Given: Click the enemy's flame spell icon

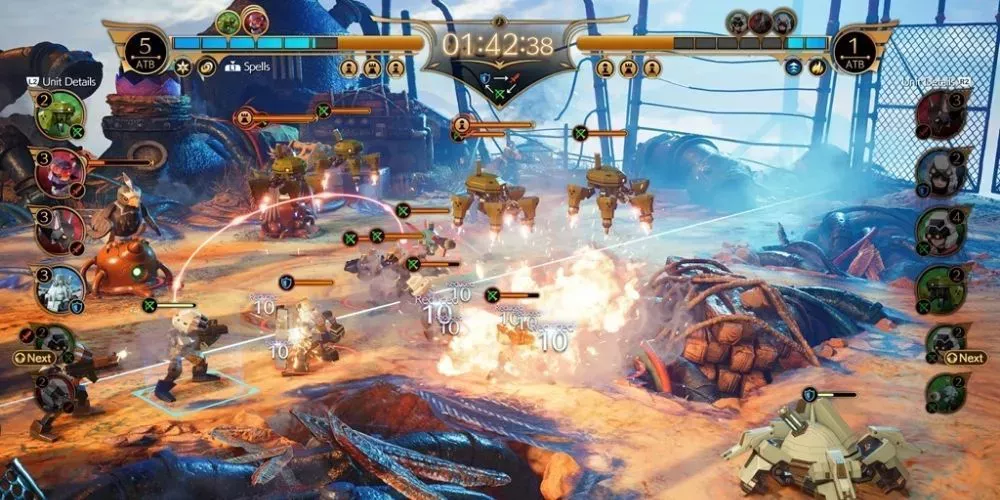Looking at the screenshot, I should [816, 67].
